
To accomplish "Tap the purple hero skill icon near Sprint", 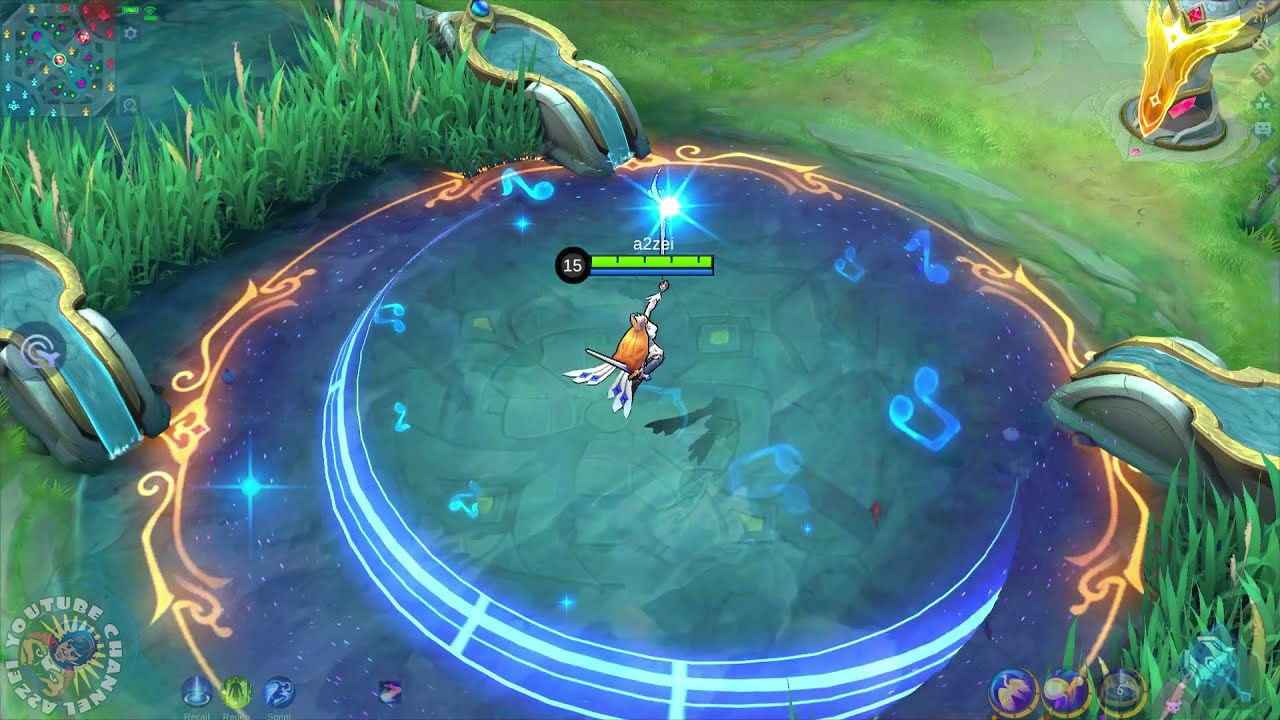I will [x=390, y=693].
